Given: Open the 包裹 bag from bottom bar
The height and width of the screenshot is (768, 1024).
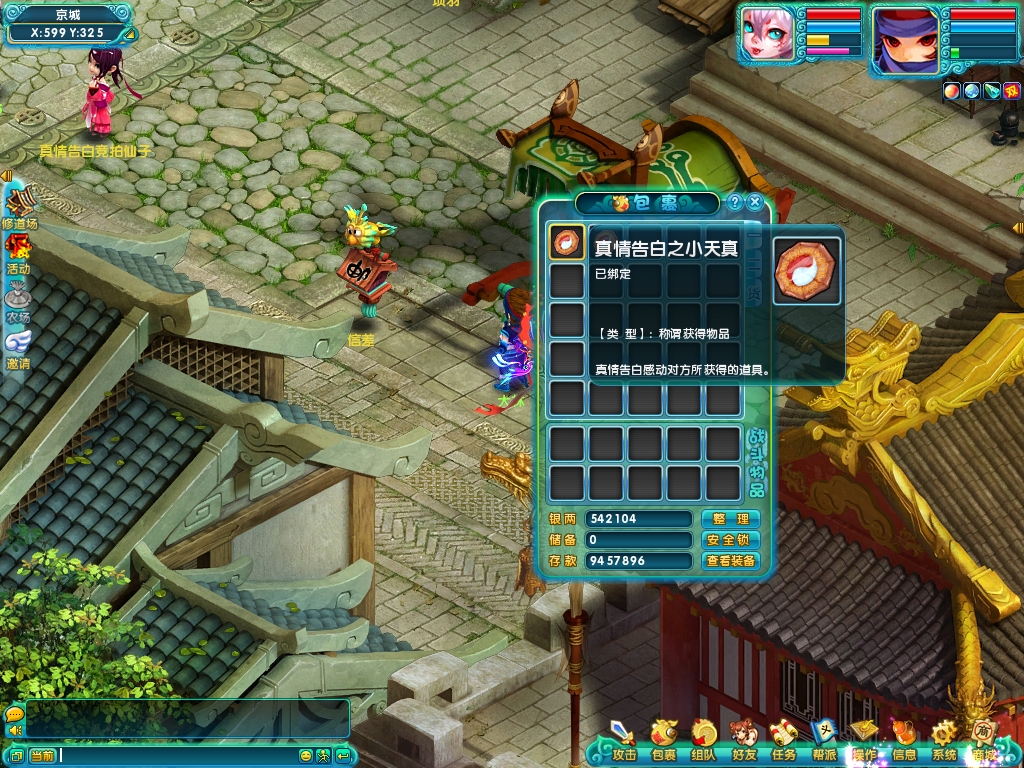Looking at the screenshot, I should [663, 738].
